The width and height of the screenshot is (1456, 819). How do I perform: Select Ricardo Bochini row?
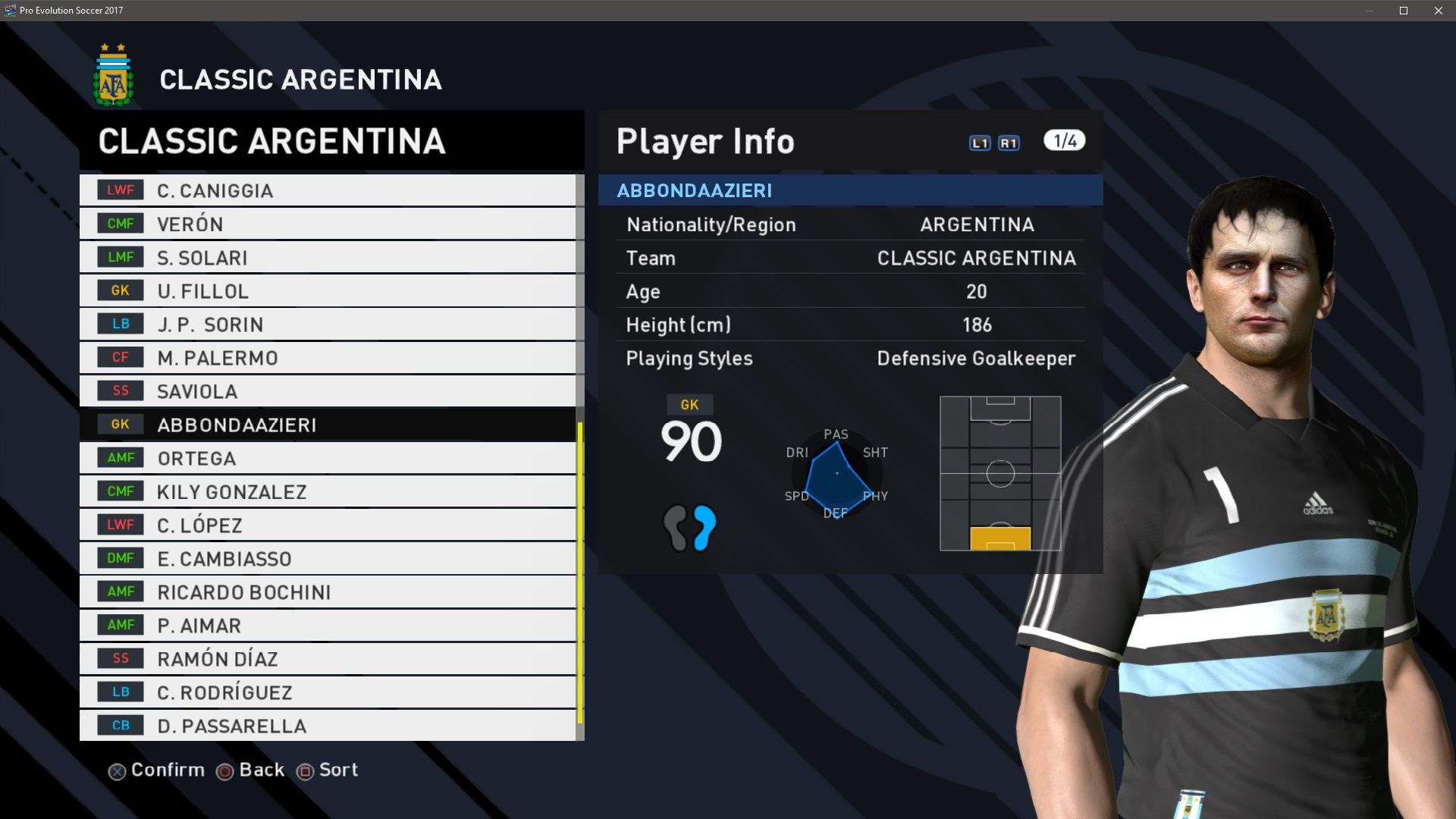click(328, 592)
